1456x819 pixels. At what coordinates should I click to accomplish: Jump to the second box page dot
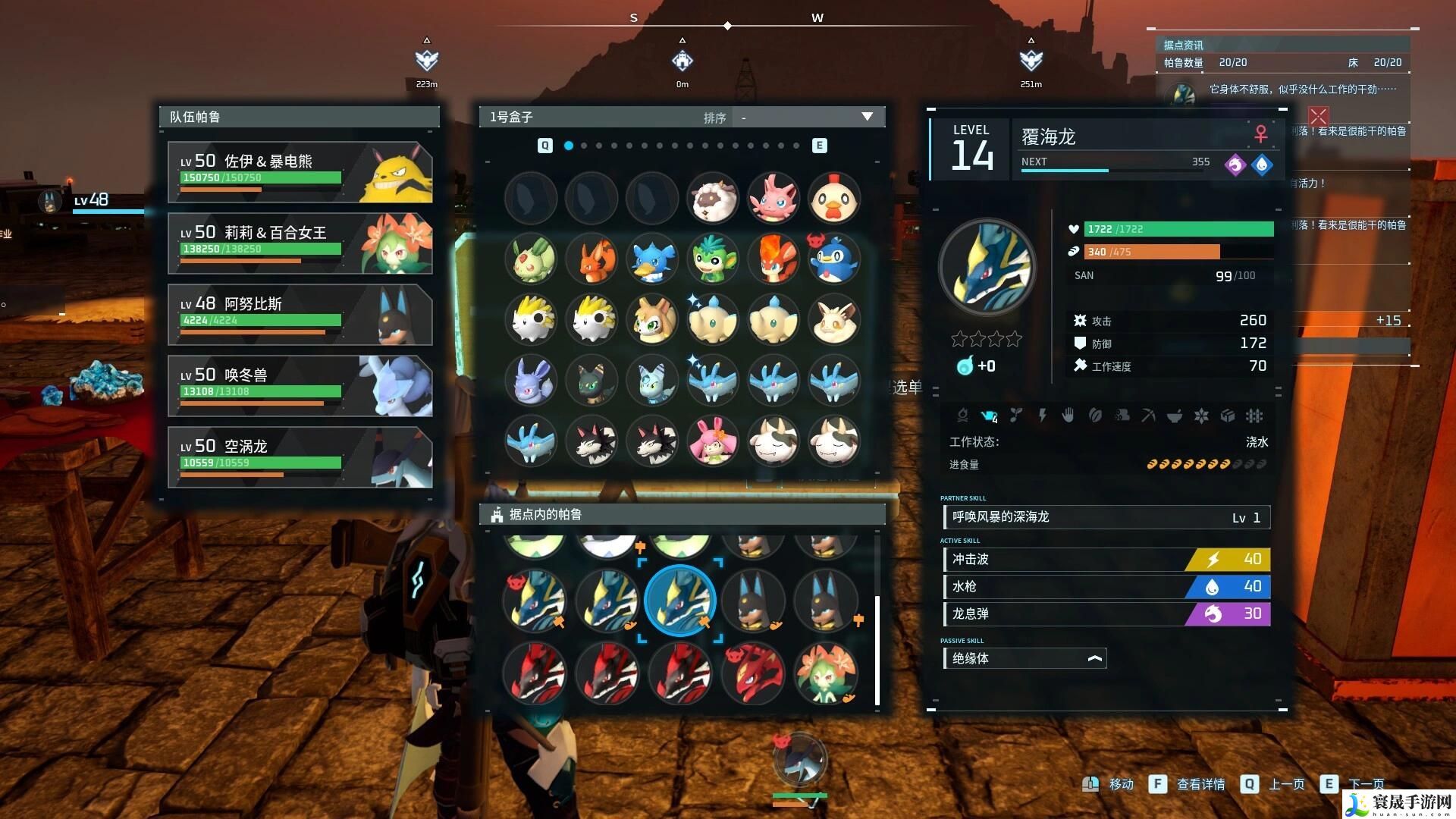[x=584, y=146]
